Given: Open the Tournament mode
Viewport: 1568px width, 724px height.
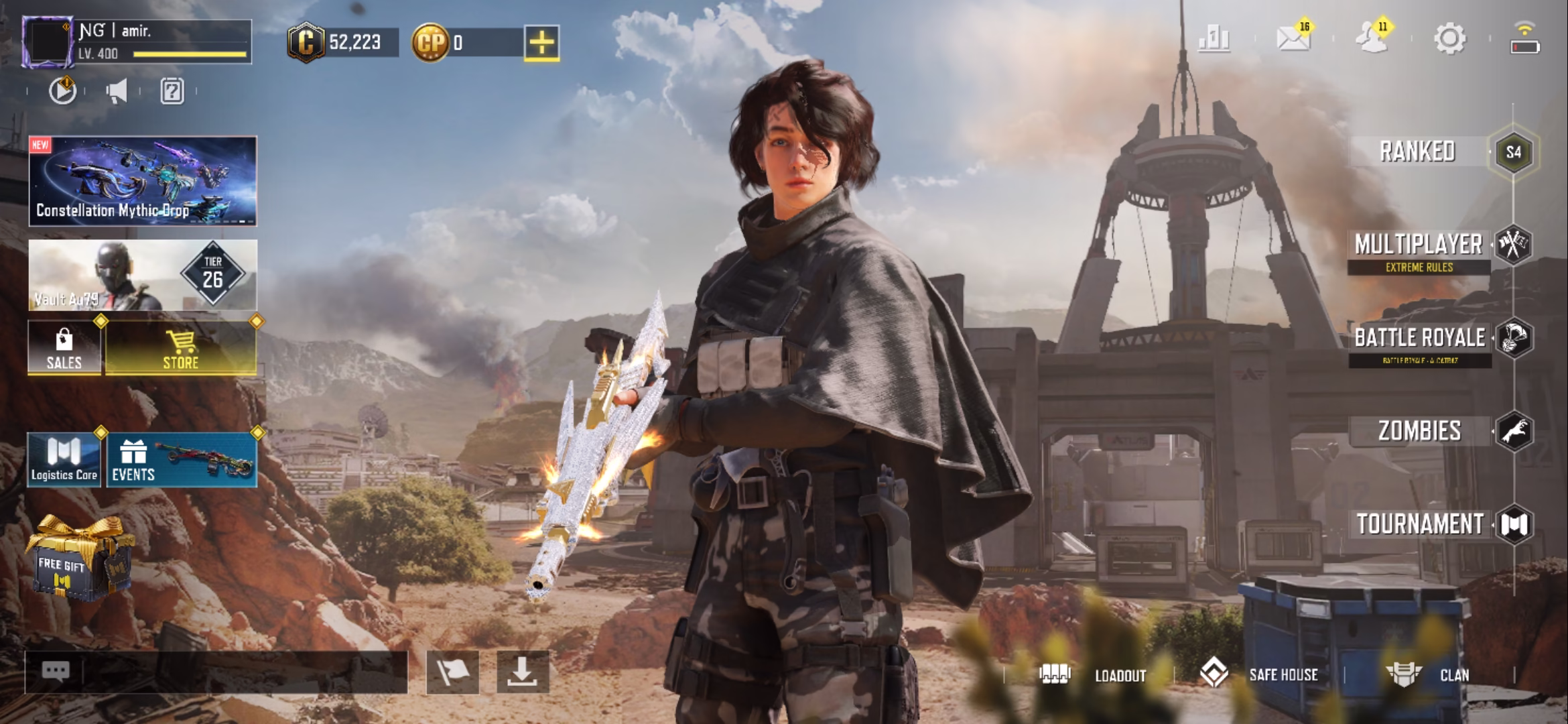Looking at the screenshot, I should coord(1421,524).
